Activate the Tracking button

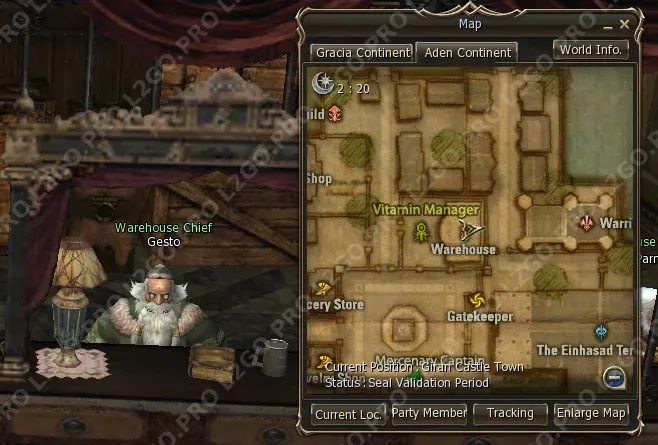510,412
